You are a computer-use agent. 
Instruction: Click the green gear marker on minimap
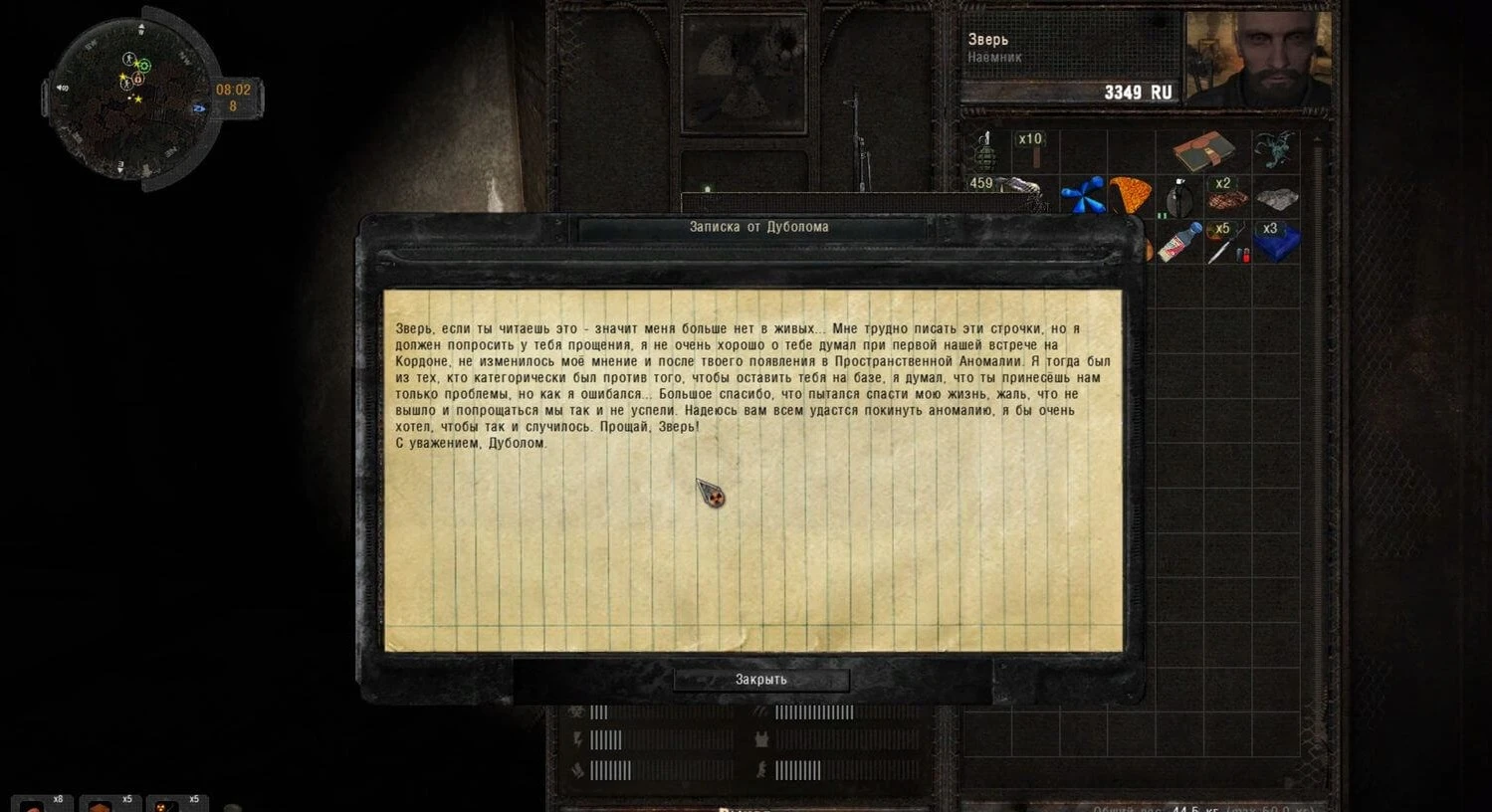[144, 66]
